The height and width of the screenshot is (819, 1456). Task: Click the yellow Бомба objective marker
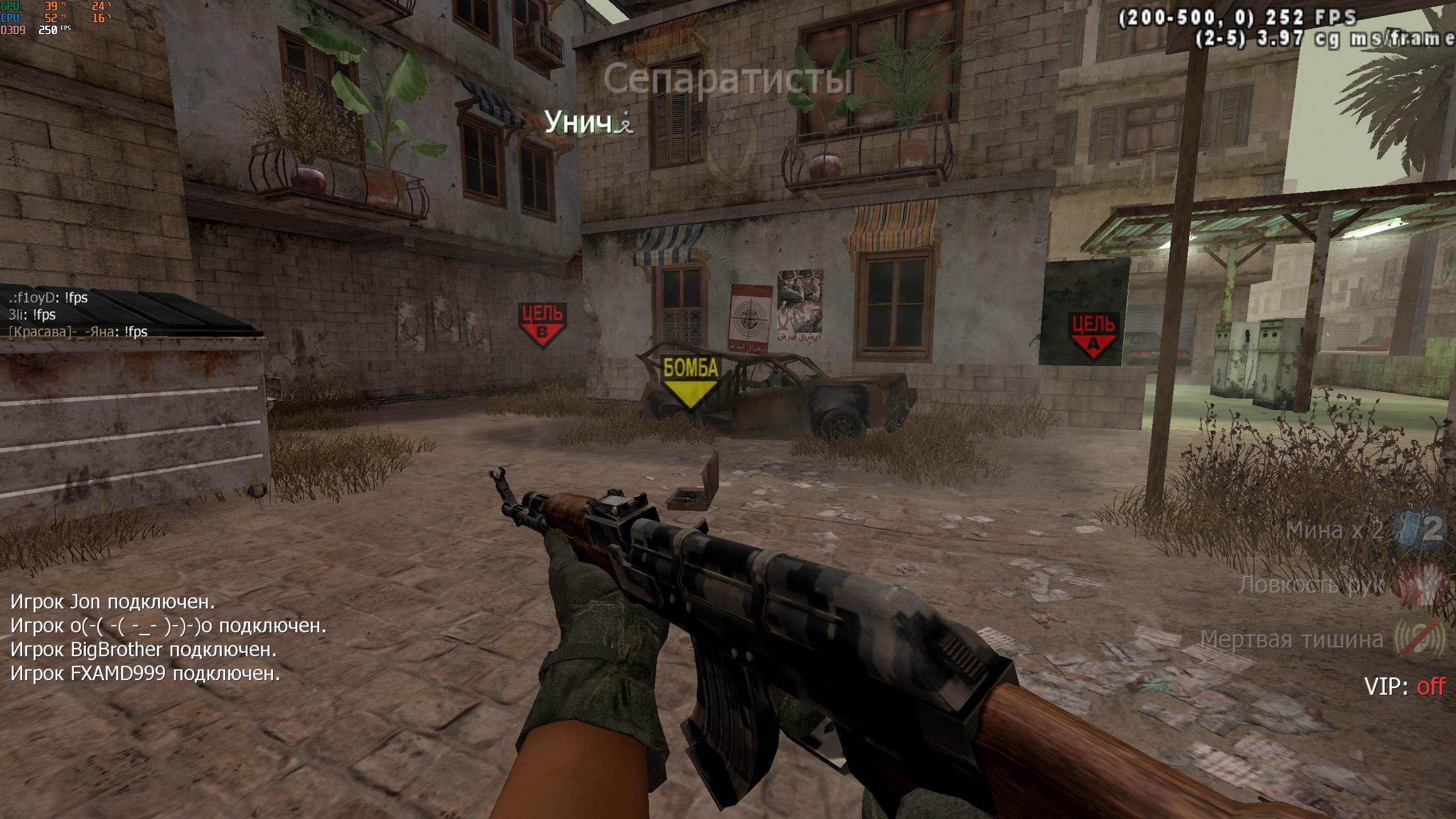690,380
